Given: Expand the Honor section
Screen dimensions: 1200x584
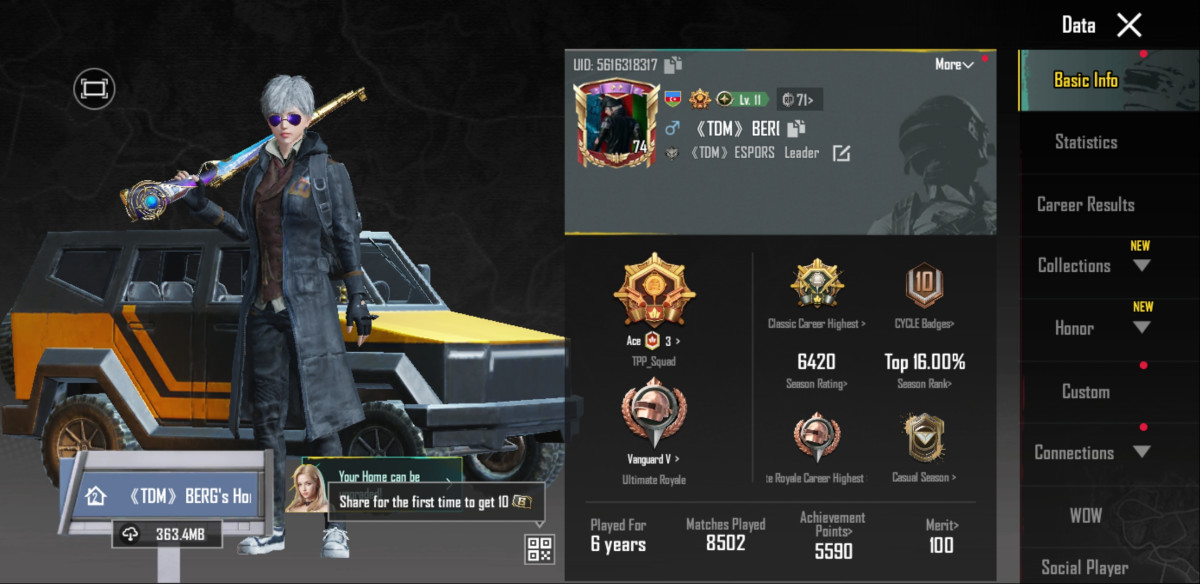Looking at the screenshot, I should coord(1141,328).
